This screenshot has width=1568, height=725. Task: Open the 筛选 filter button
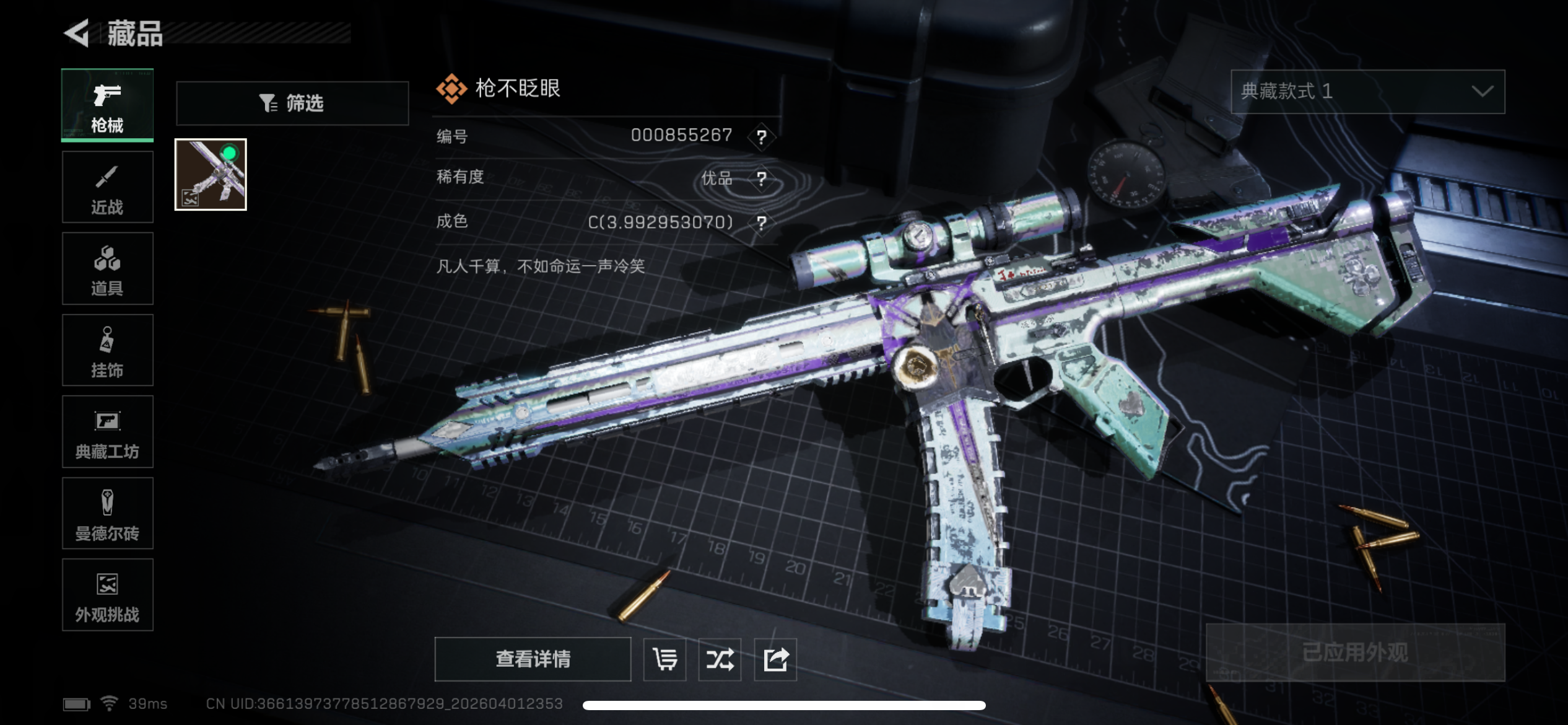pos(292,103)
